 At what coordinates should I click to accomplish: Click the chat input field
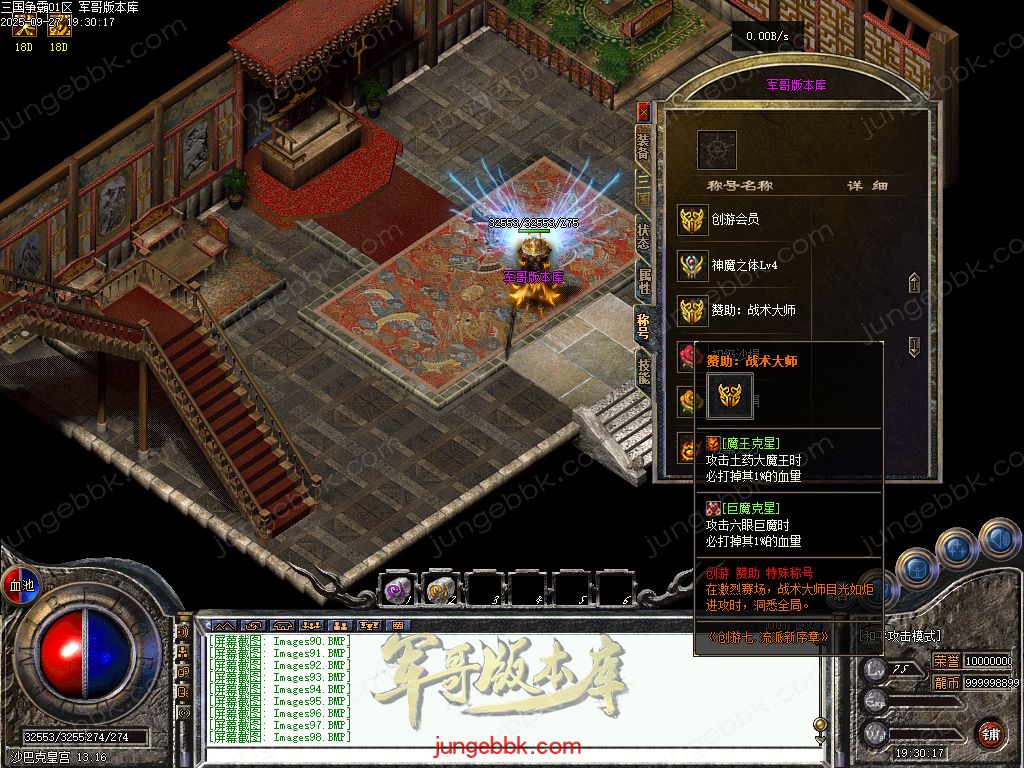pyautogui.click(x=500, y=750)
